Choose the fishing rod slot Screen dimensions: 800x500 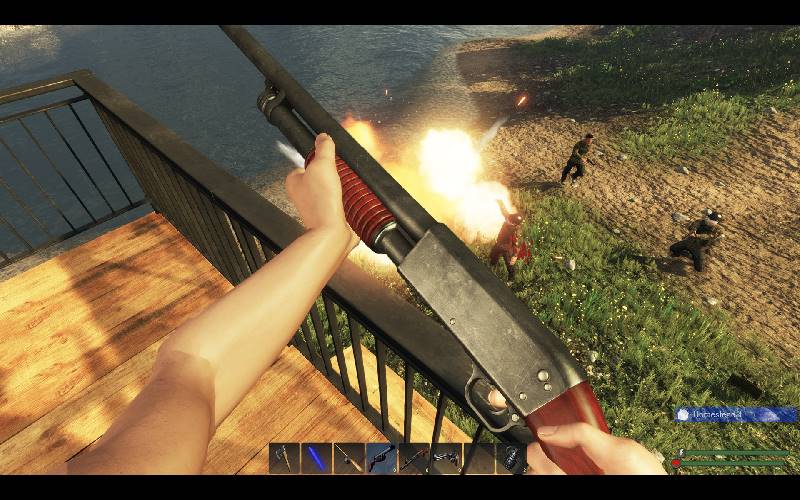(349, 458)
